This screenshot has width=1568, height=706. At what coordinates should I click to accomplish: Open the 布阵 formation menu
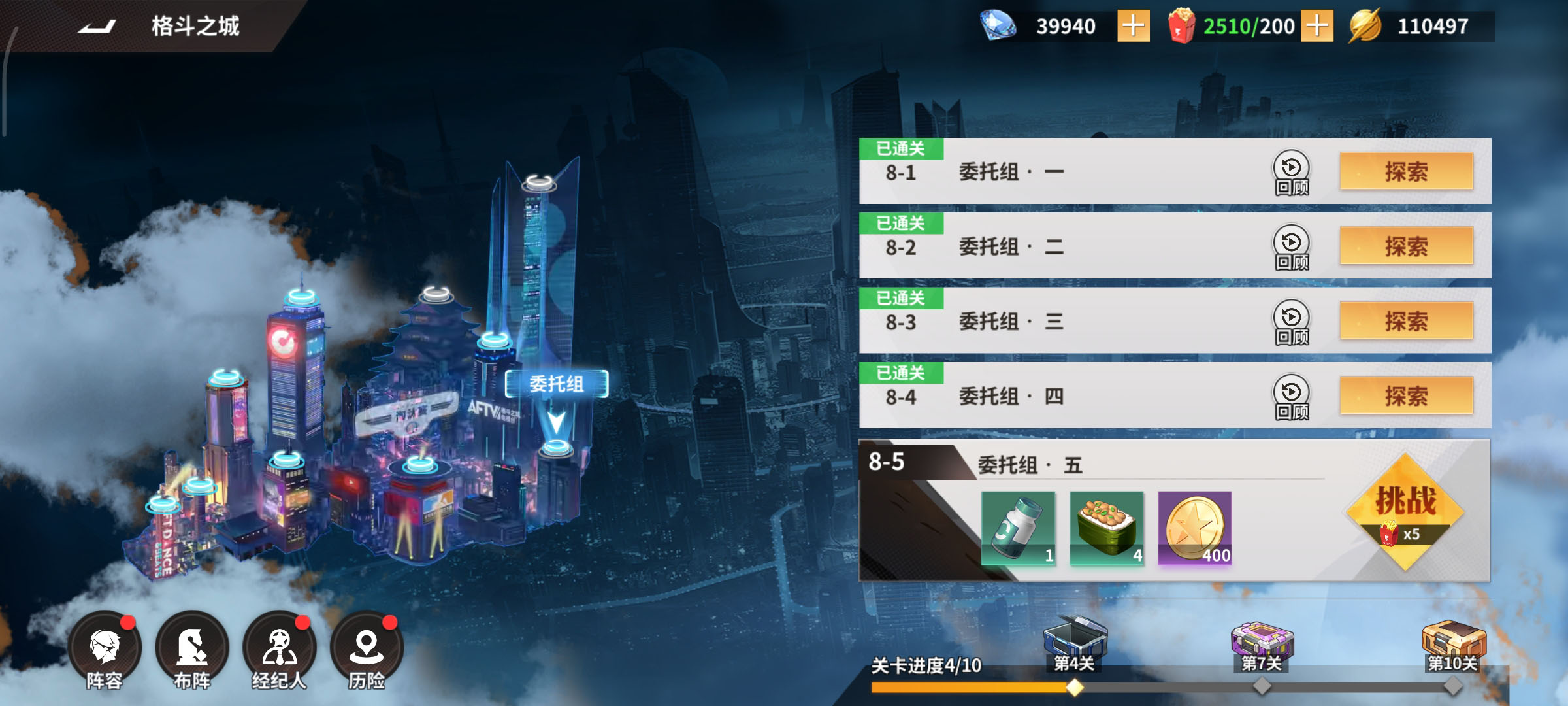pyautogui.click(x=192, y=650)
